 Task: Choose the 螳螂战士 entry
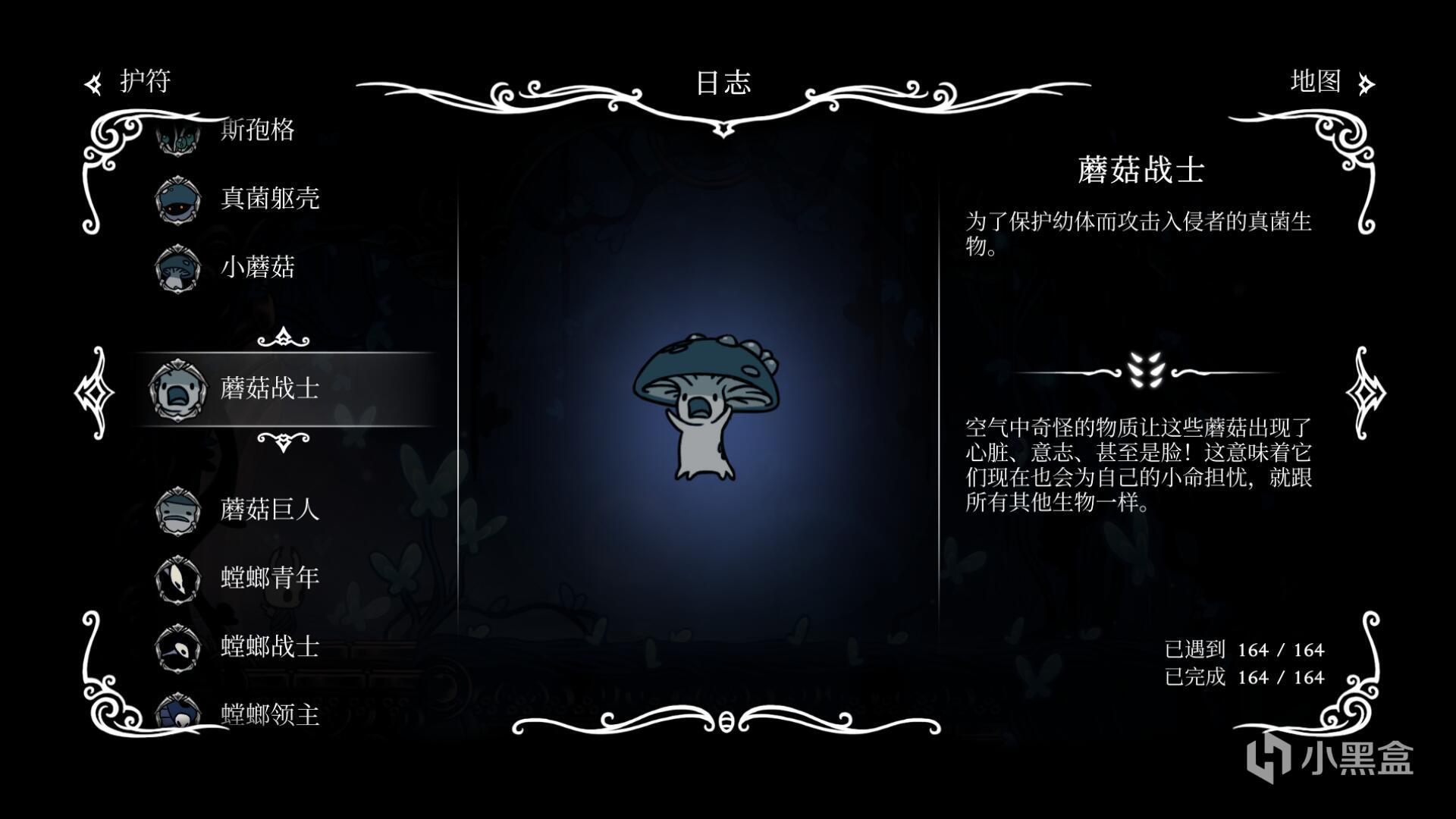(x=269, y=646)
